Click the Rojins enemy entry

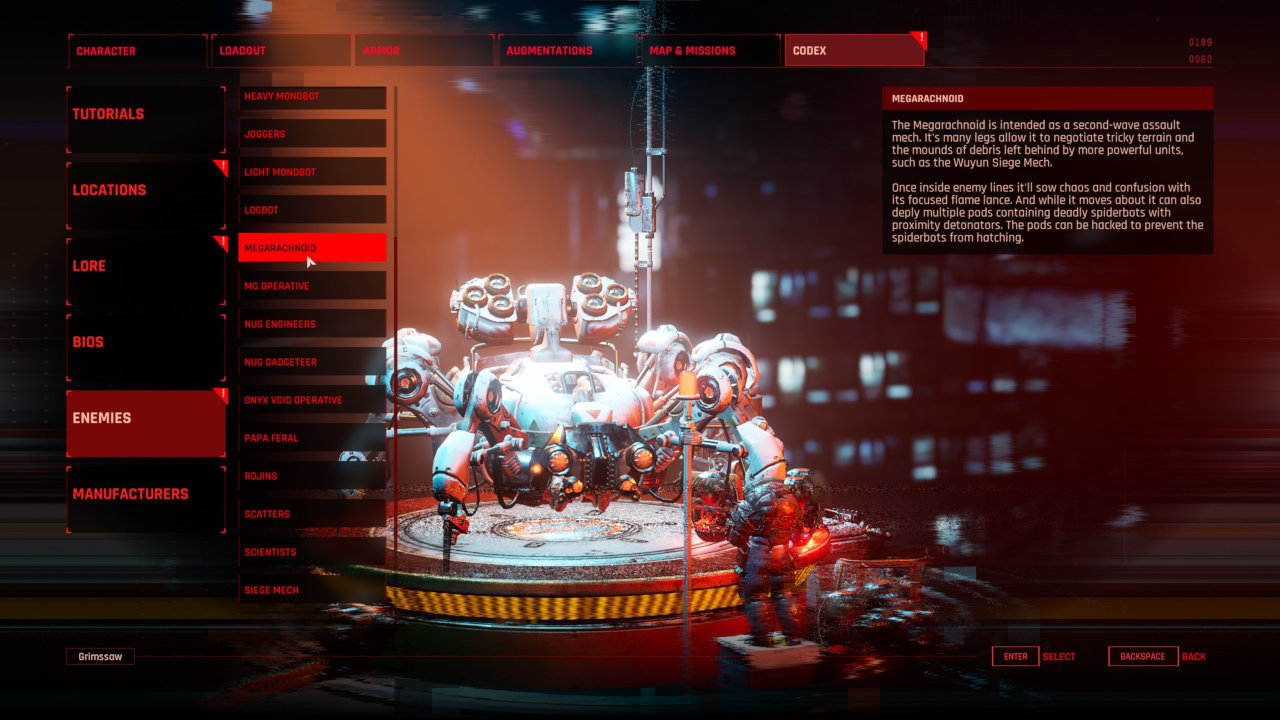pyautogui.click(x=312, y=476)
